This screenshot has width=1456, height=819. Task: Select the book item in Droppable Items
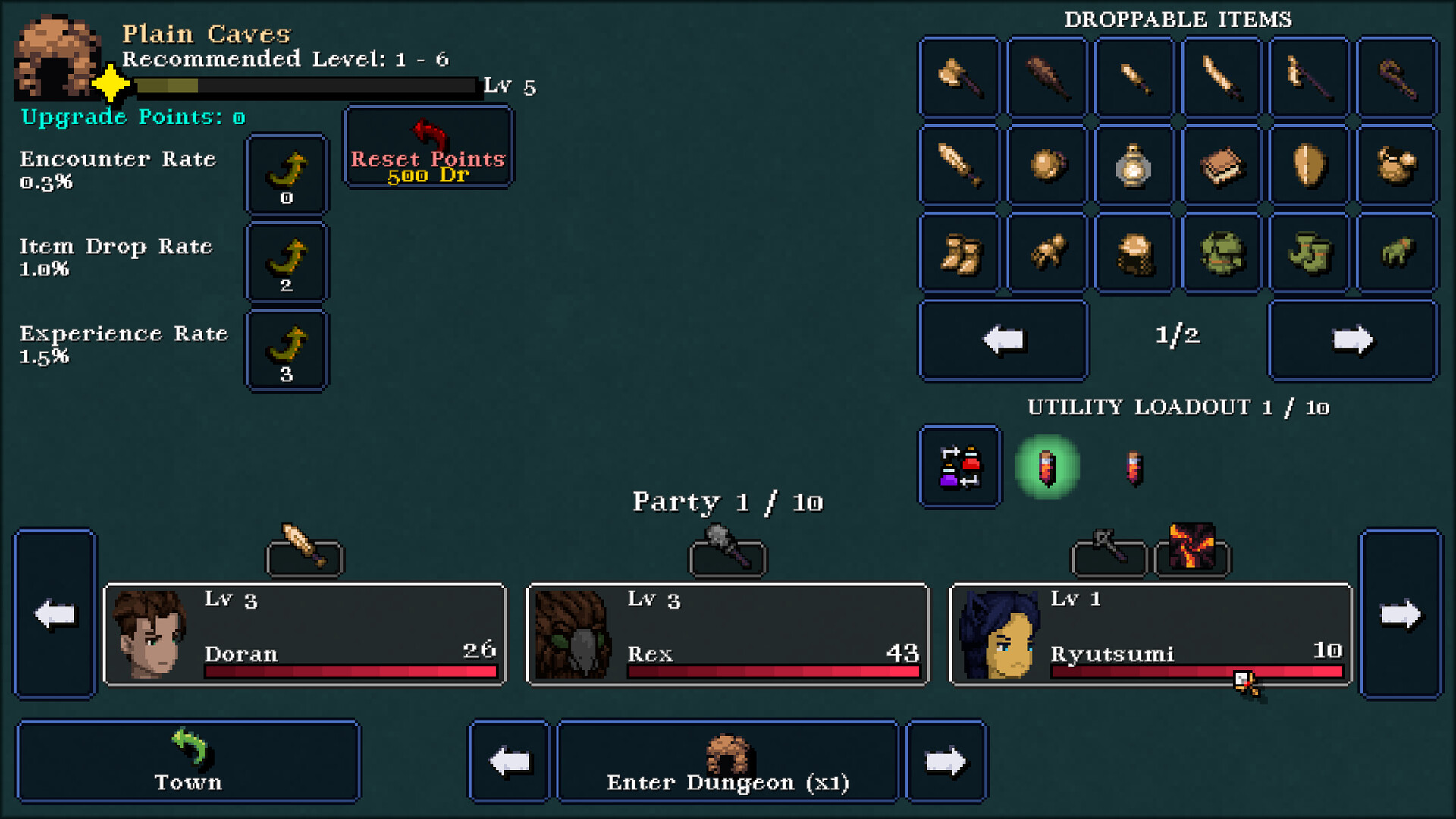tap(1221, 165)
